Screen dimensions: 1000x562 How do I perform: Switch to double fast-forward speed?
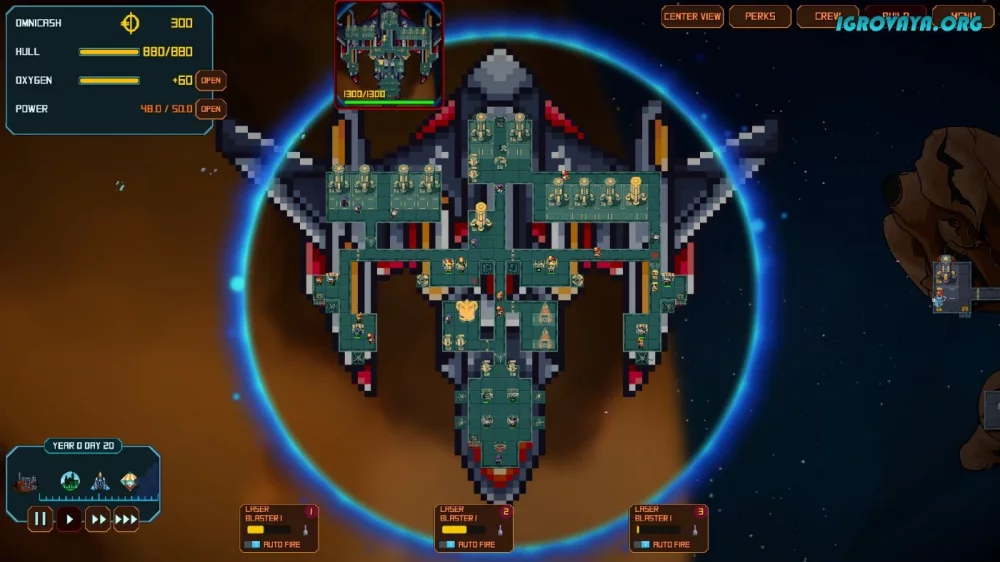(97, 519)
